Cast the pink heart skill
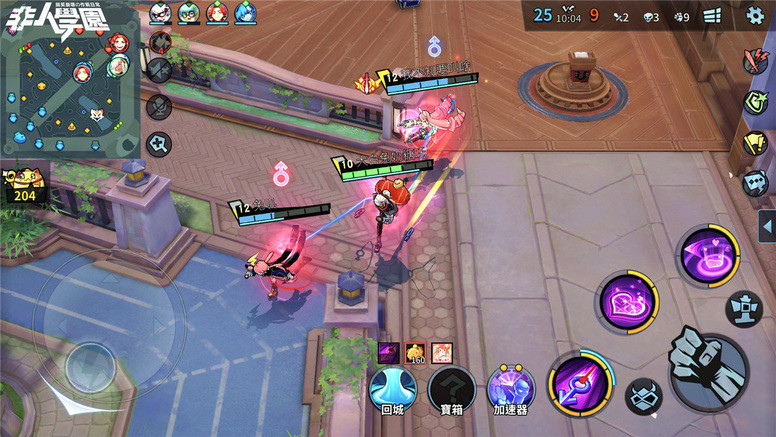 pos(627,302)
